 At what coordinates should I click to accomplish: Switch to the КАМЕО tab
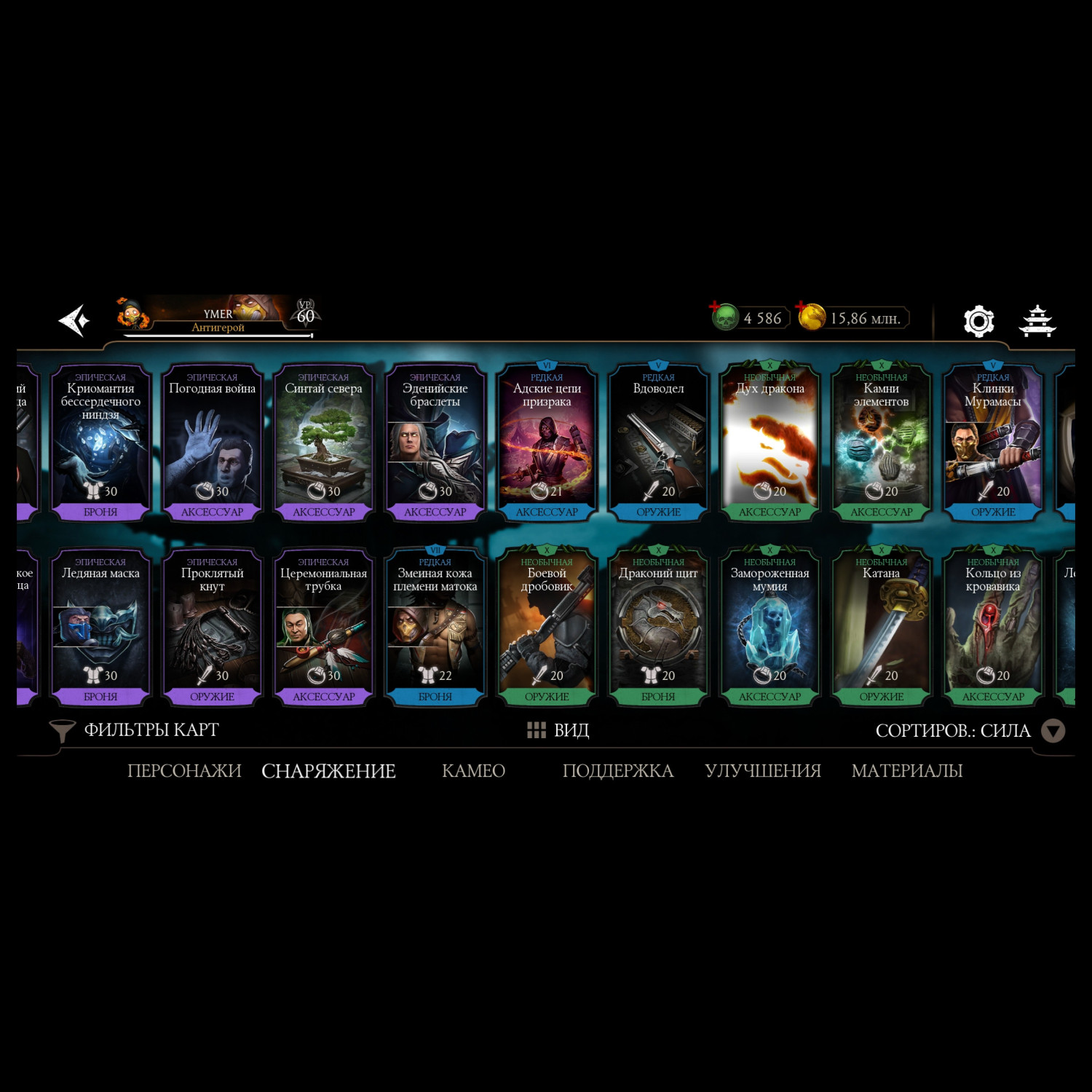(x=473, y=771)
